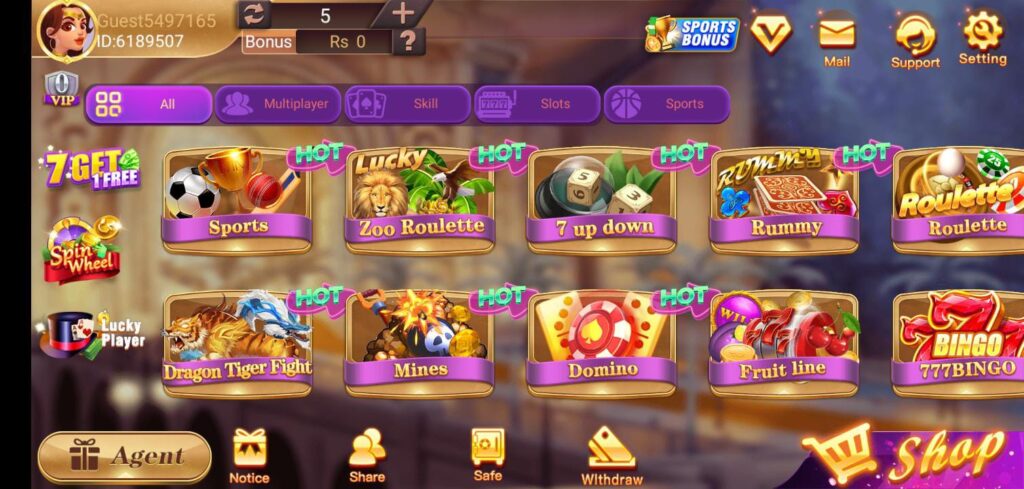Open the Setting gear menu
1024x489 pixels.
click(982, 38)
